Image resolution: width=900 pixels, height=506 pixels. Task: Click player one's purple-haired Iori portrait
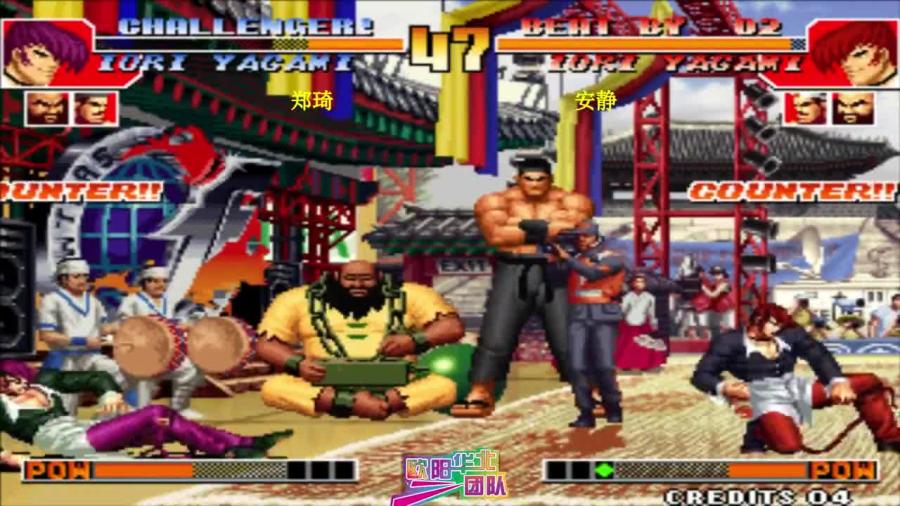37,52
